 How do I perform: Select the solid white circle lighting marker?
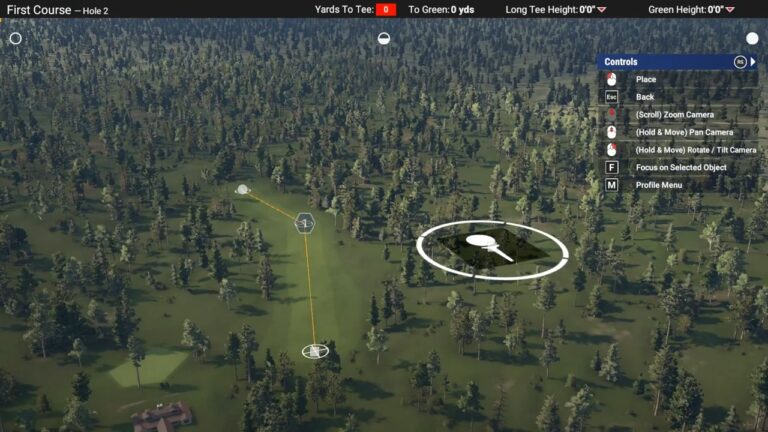click(752, 38)
